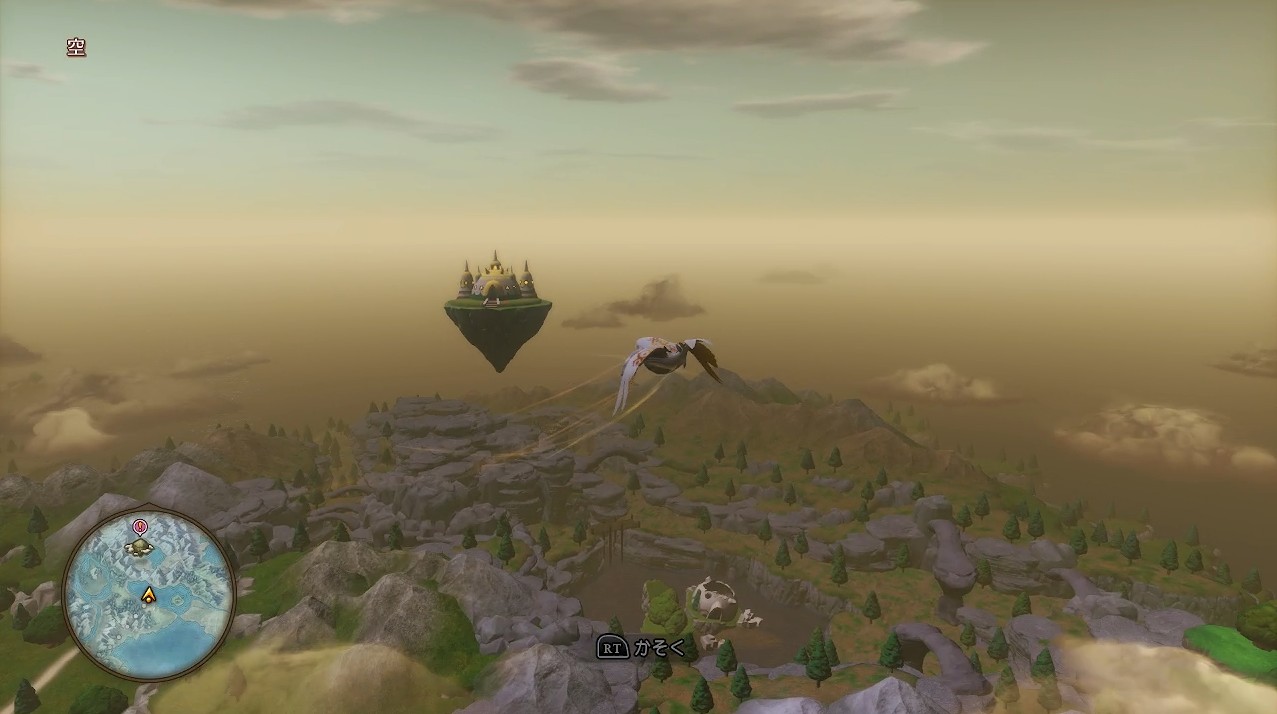Click the orange player arrow on the minimap
This screenshot has width=1277, height=714.
(x=149, y=595)
